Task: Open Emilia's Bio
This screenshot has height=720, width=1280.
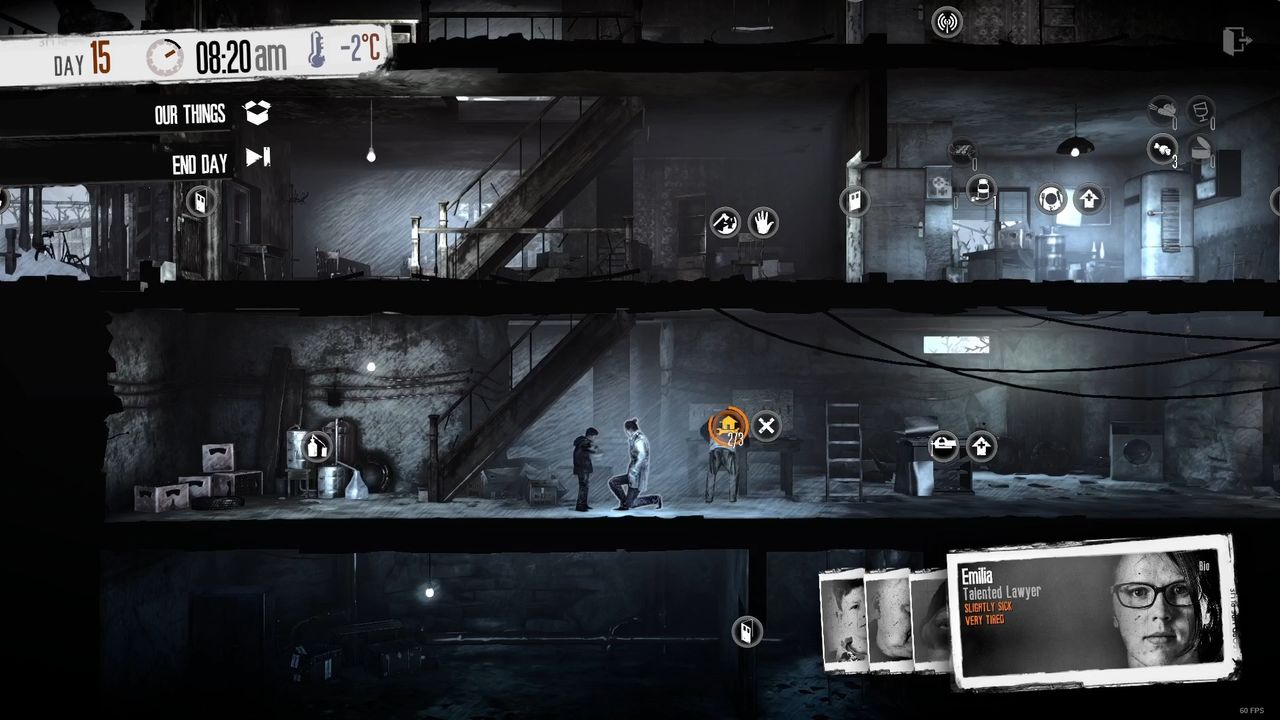Action: (1204, 566)
